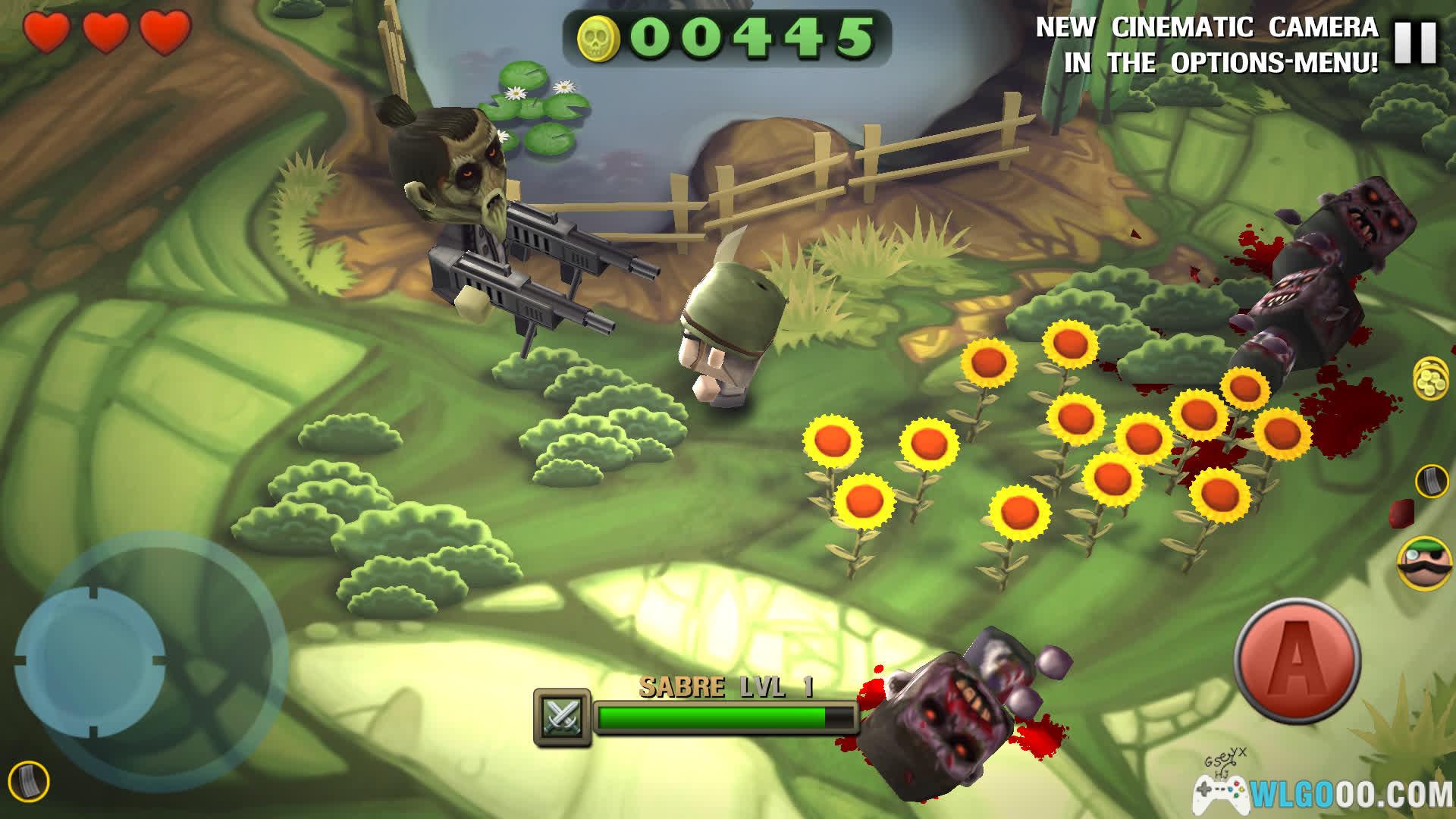Image resolution: width=1456 pixels, height=819 pixels.
Task: Select the crossed sabres weapon icon
Action: [562, 717]
